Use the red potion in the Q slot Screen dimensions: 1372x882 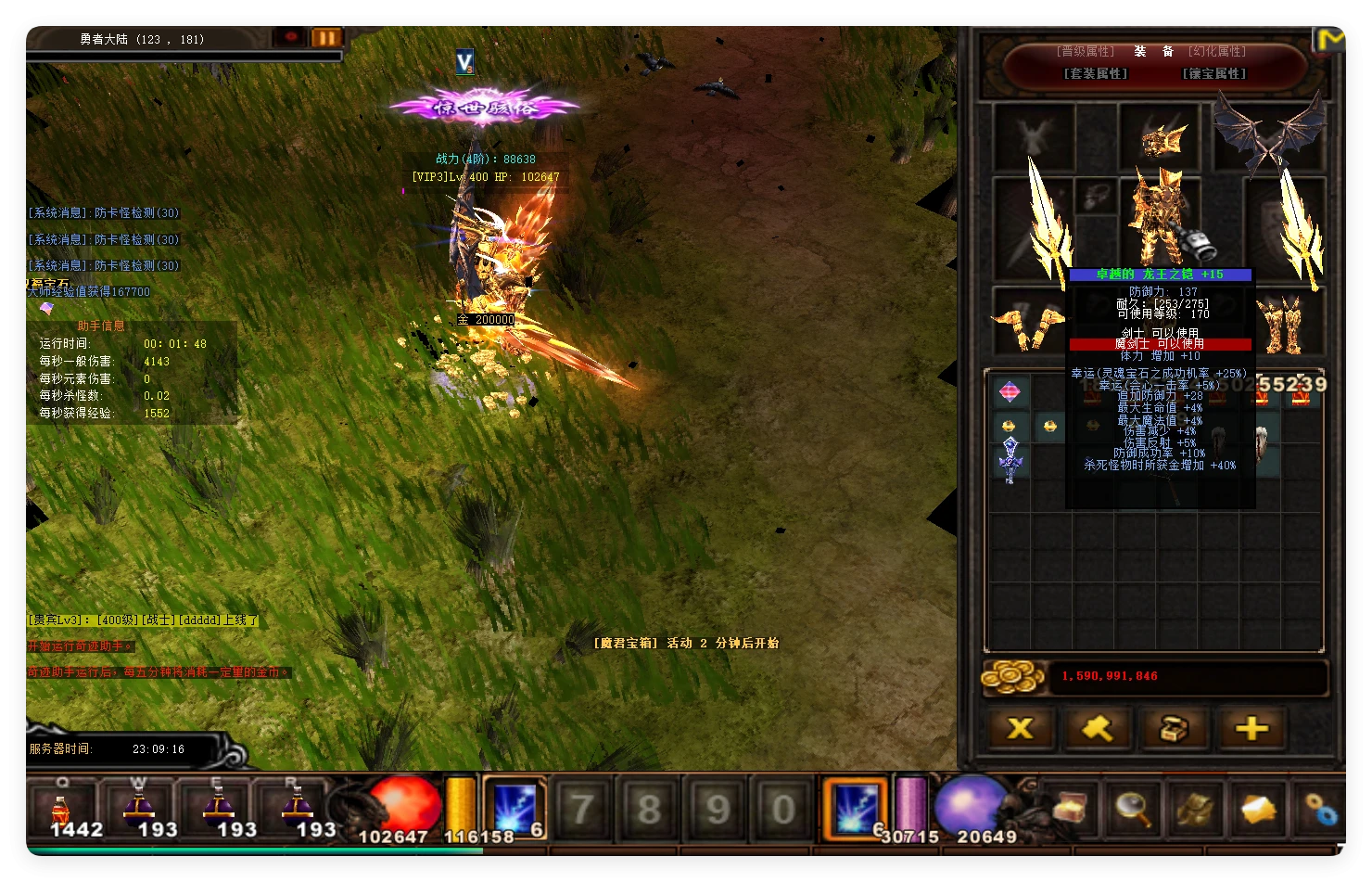click(x=61, y=809)
